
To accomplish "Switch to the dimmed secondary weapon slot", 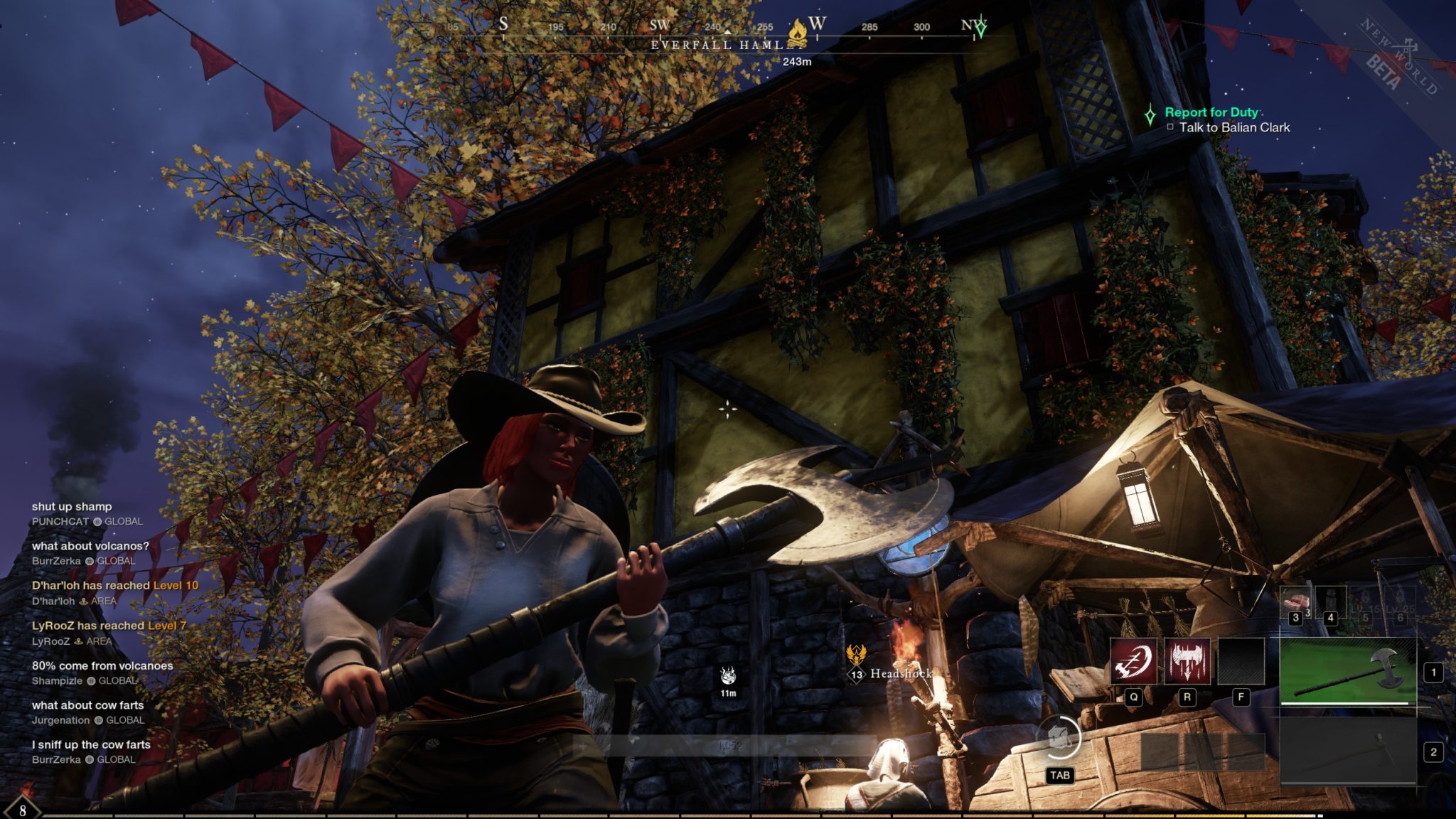I will click(1348, 751).
